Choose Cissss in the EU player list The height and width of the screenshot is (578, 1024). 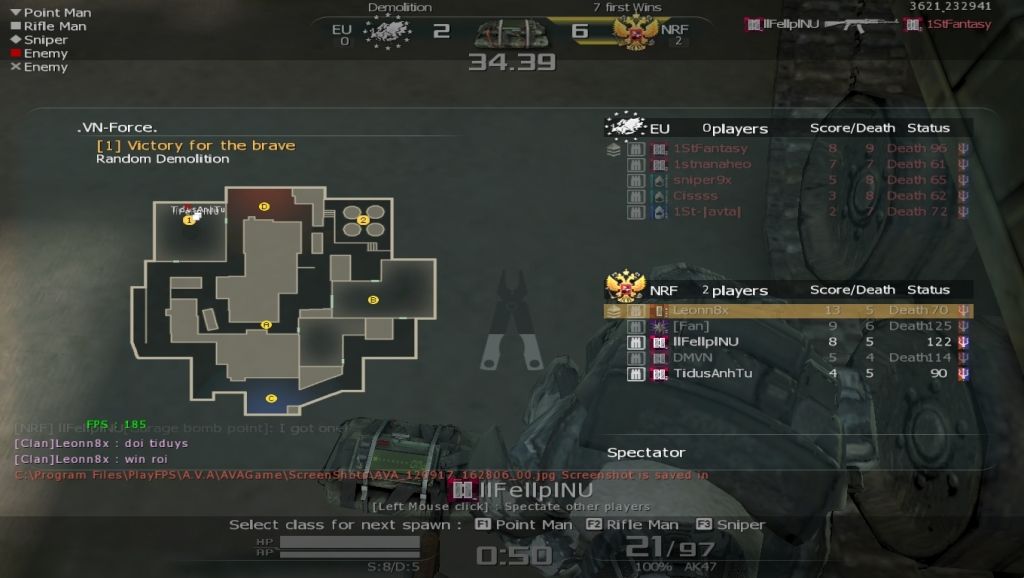pyautogui.click(x=695, y=196)
